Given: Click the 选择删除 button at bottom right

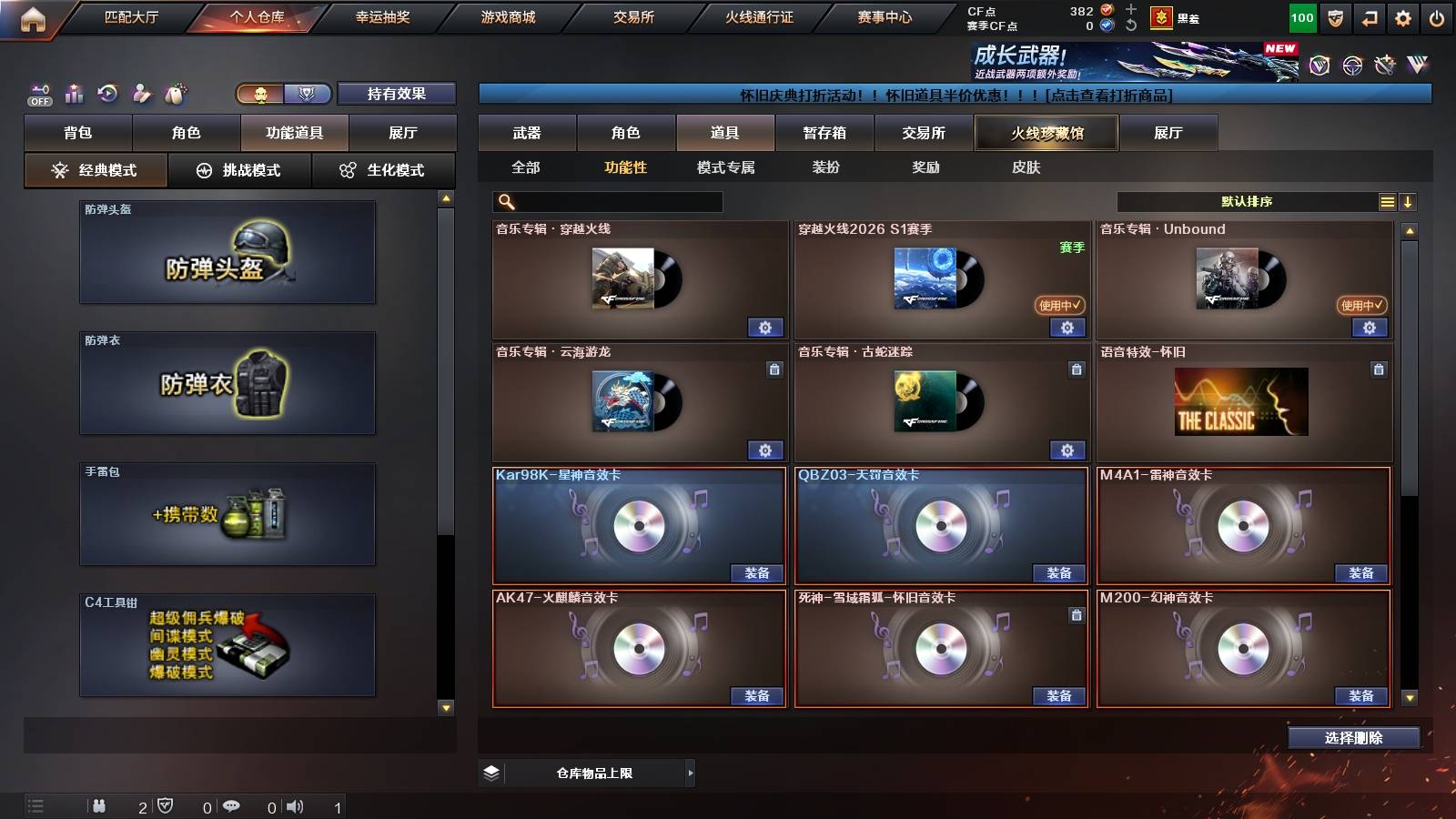Looking at the screenshot, I should point(1353,738).
